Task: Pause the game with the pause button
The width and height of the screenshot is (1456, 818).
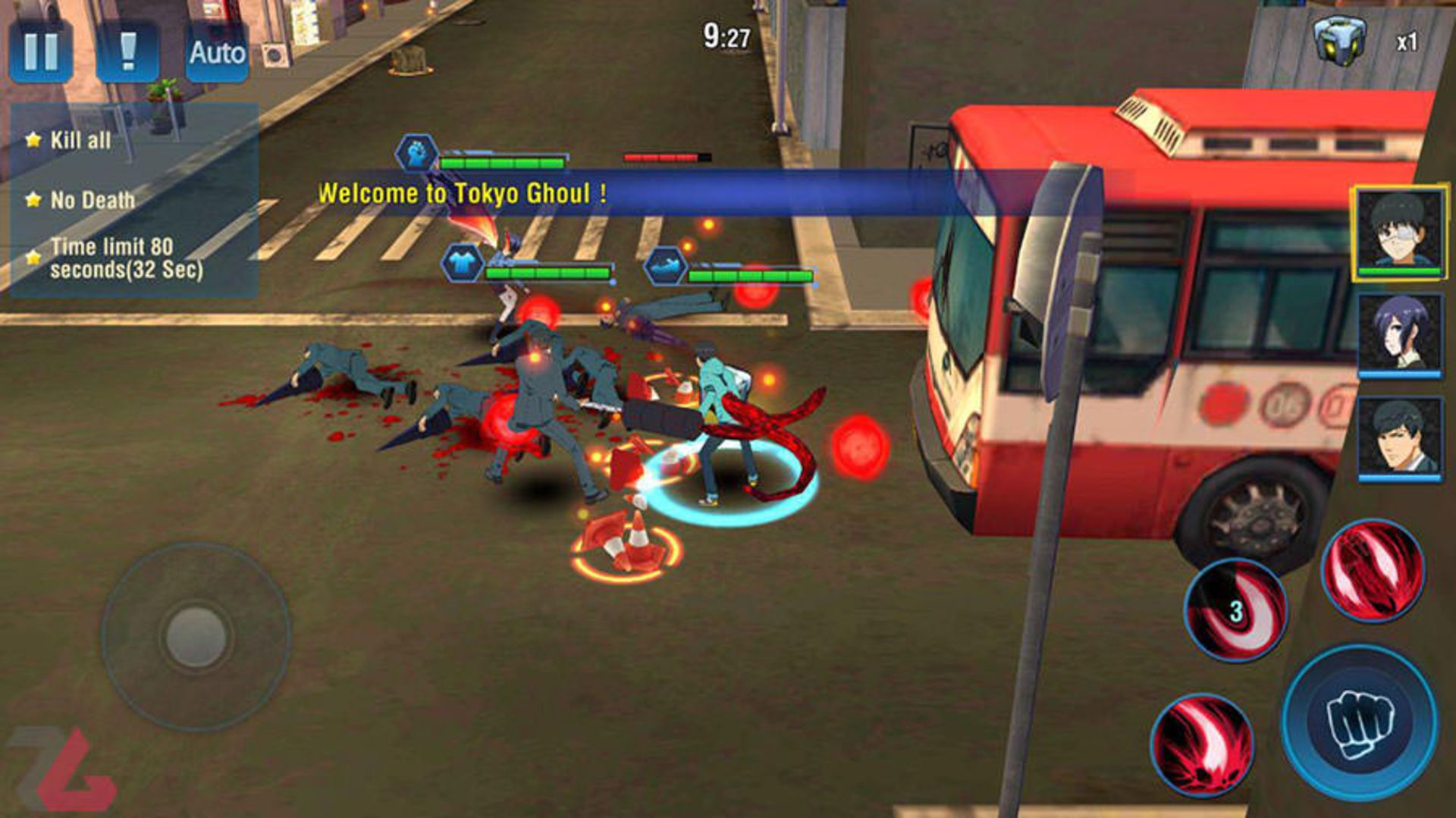Action: 41,52
